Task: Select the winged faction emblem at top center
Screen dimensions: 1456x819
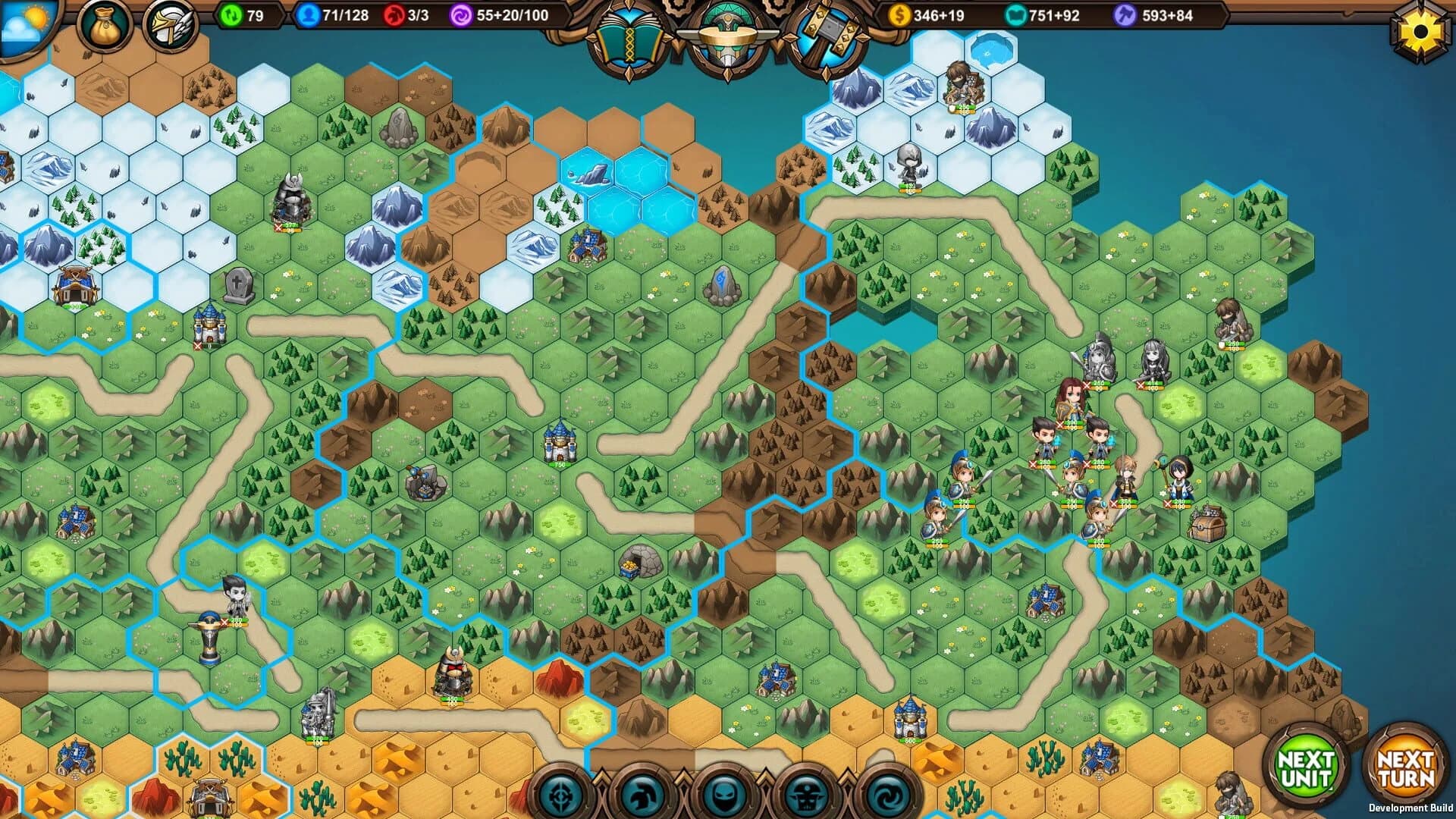Action: point(728,38)
